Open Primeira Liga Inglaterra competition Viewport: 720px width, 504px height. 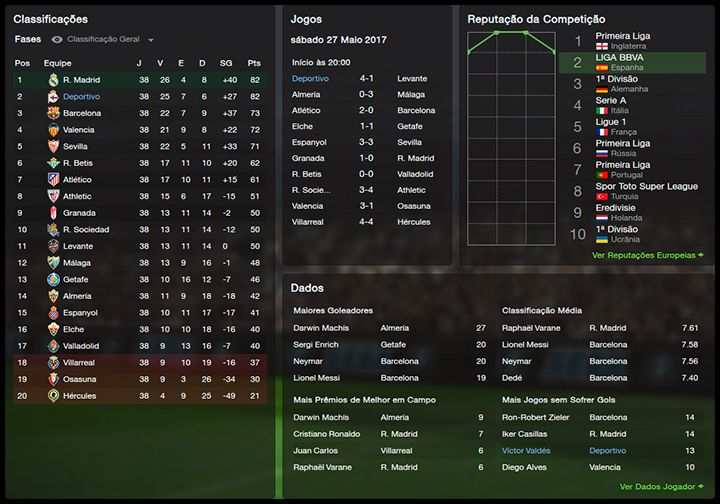(622, 40)
